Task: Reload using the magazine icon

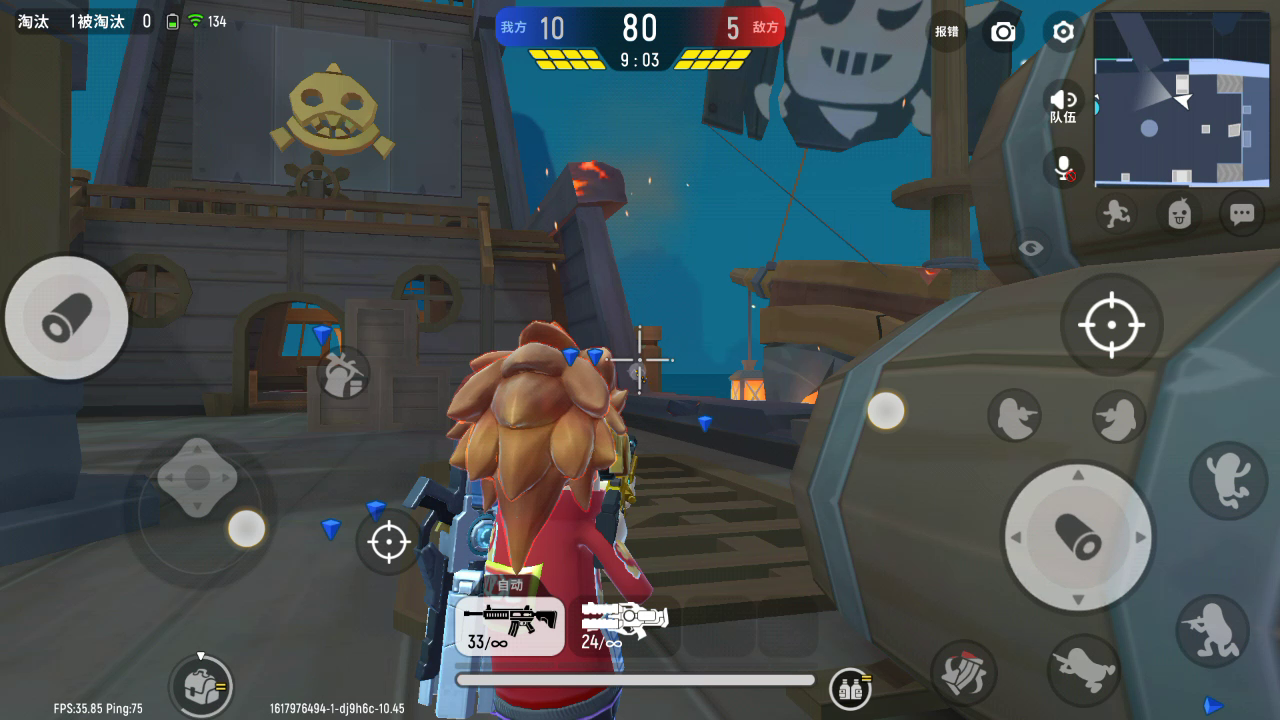Action: click(965, 673)
